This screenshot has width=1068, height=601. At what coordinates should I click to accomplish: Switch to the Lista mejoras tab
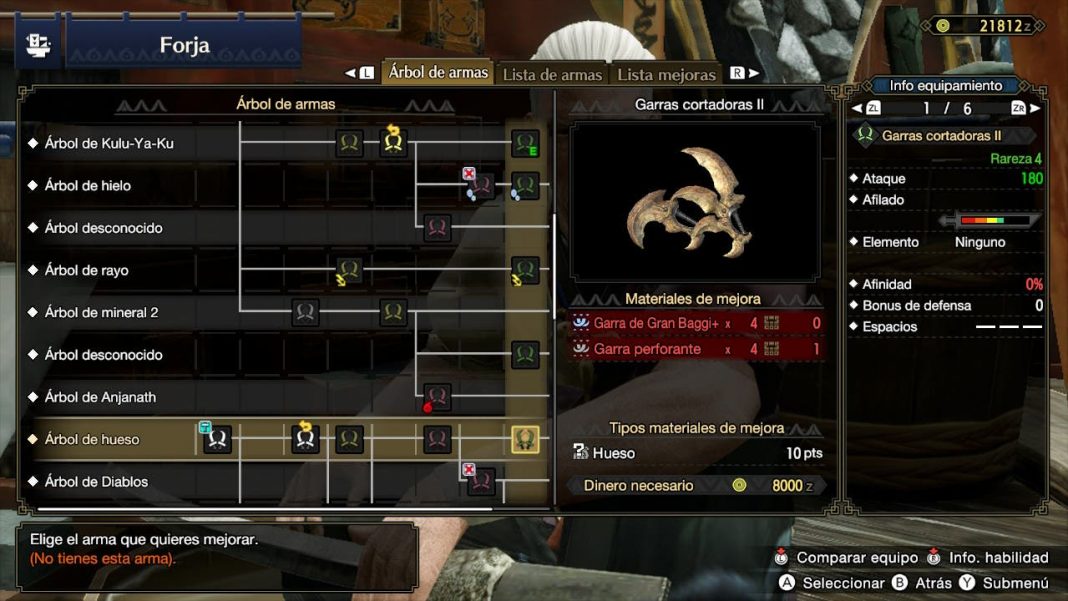coord(666,75)
